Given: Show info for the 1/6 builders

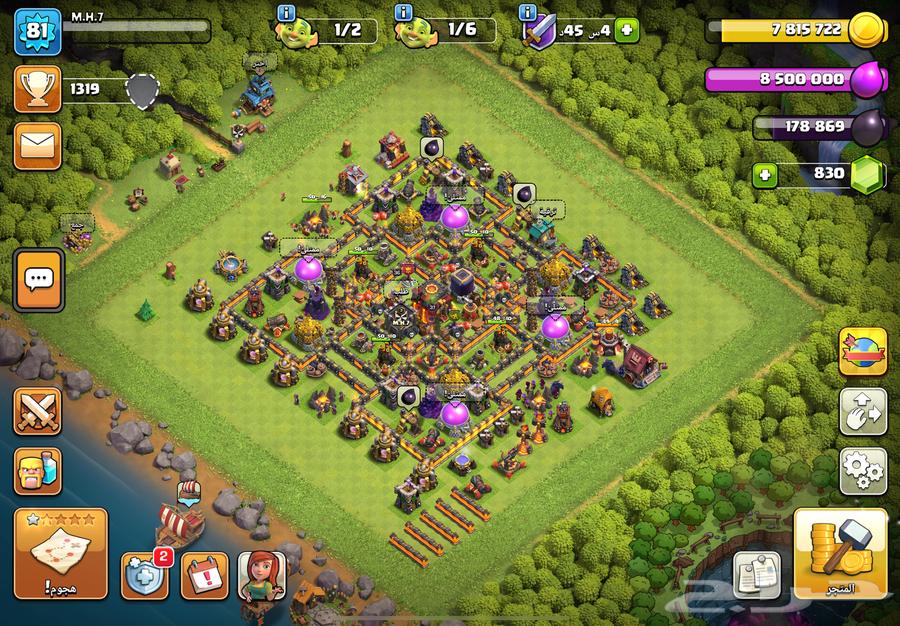Looking at the screenshot, I should tap(402, 13).
